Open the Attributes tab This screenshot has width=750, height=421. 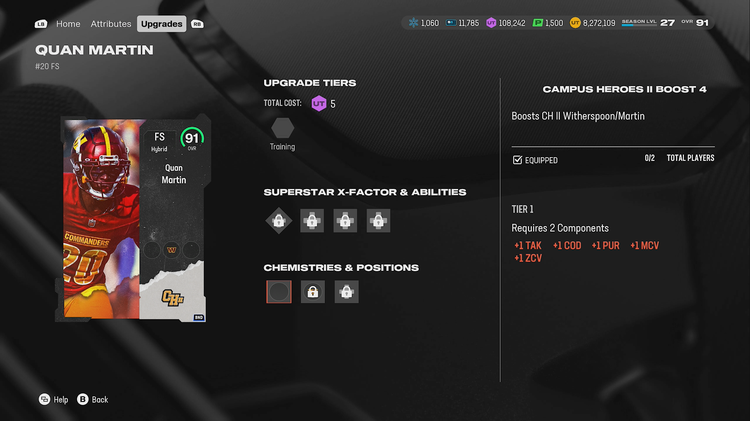pyautogui.click(x=111, y=23)
